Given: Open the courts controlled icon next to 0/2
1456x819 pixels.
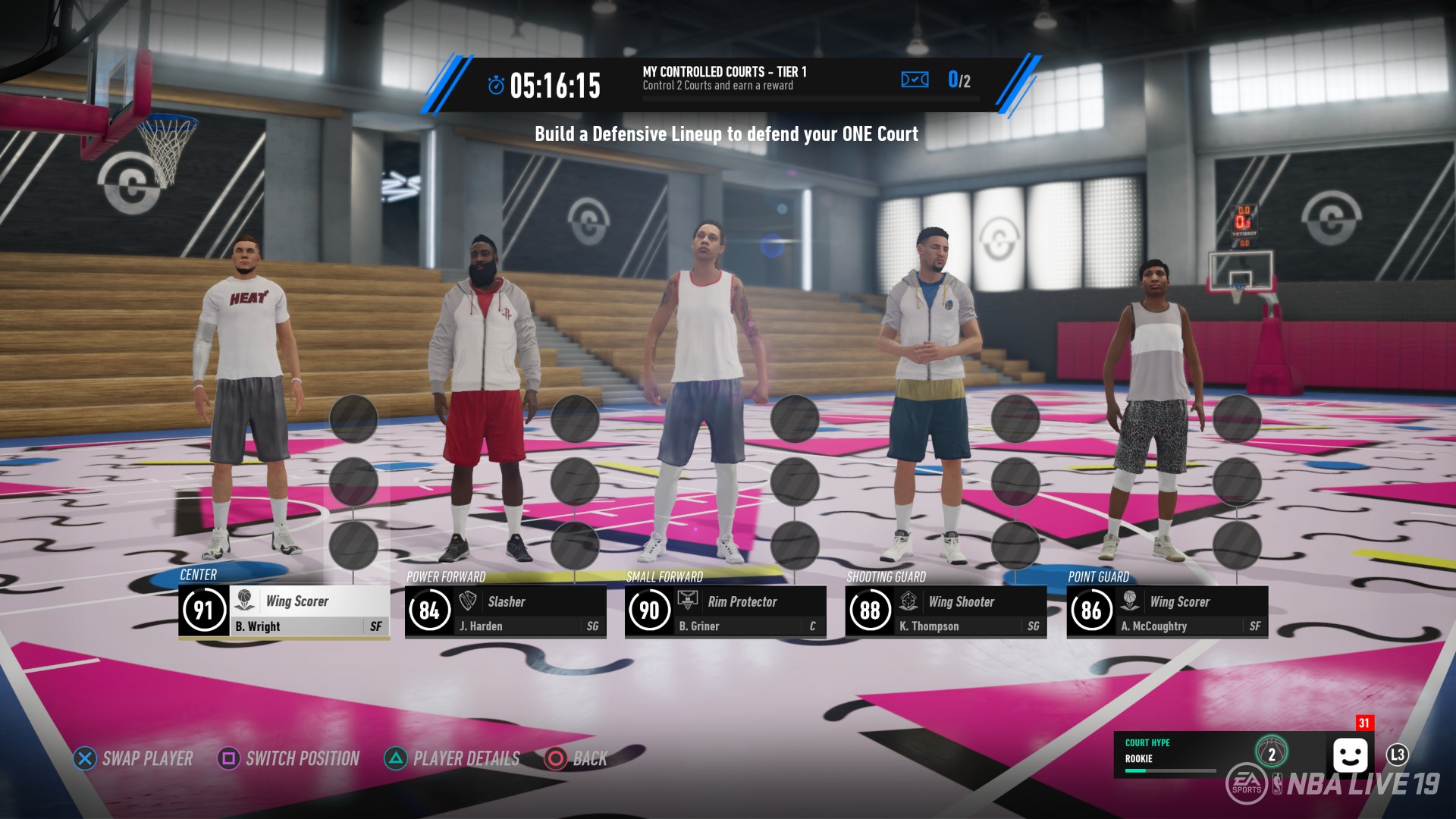Looking at the screenshot, I should coord(915,79).
